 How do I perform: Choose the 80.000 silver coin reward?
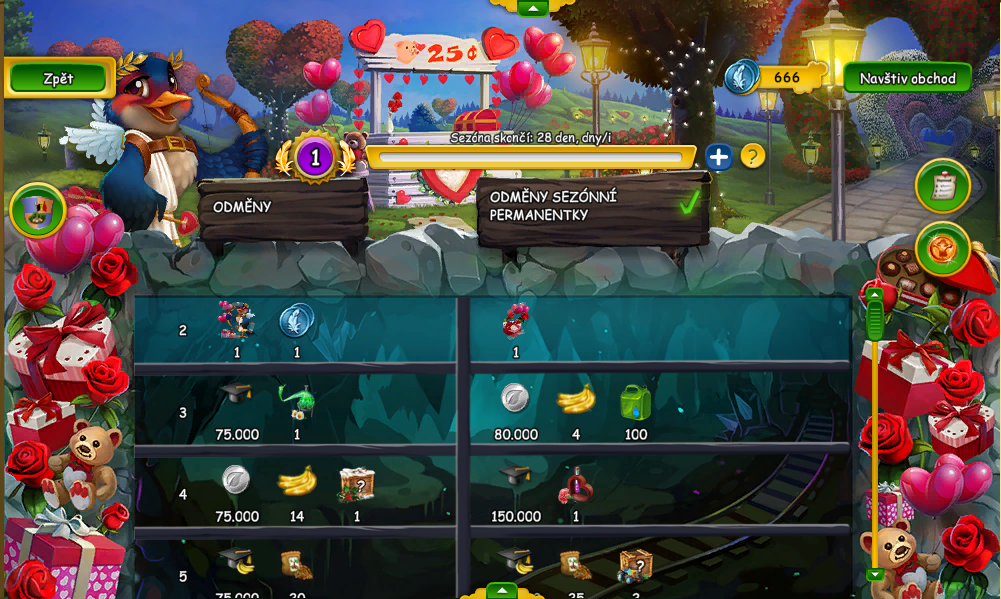tap(515, 399)
